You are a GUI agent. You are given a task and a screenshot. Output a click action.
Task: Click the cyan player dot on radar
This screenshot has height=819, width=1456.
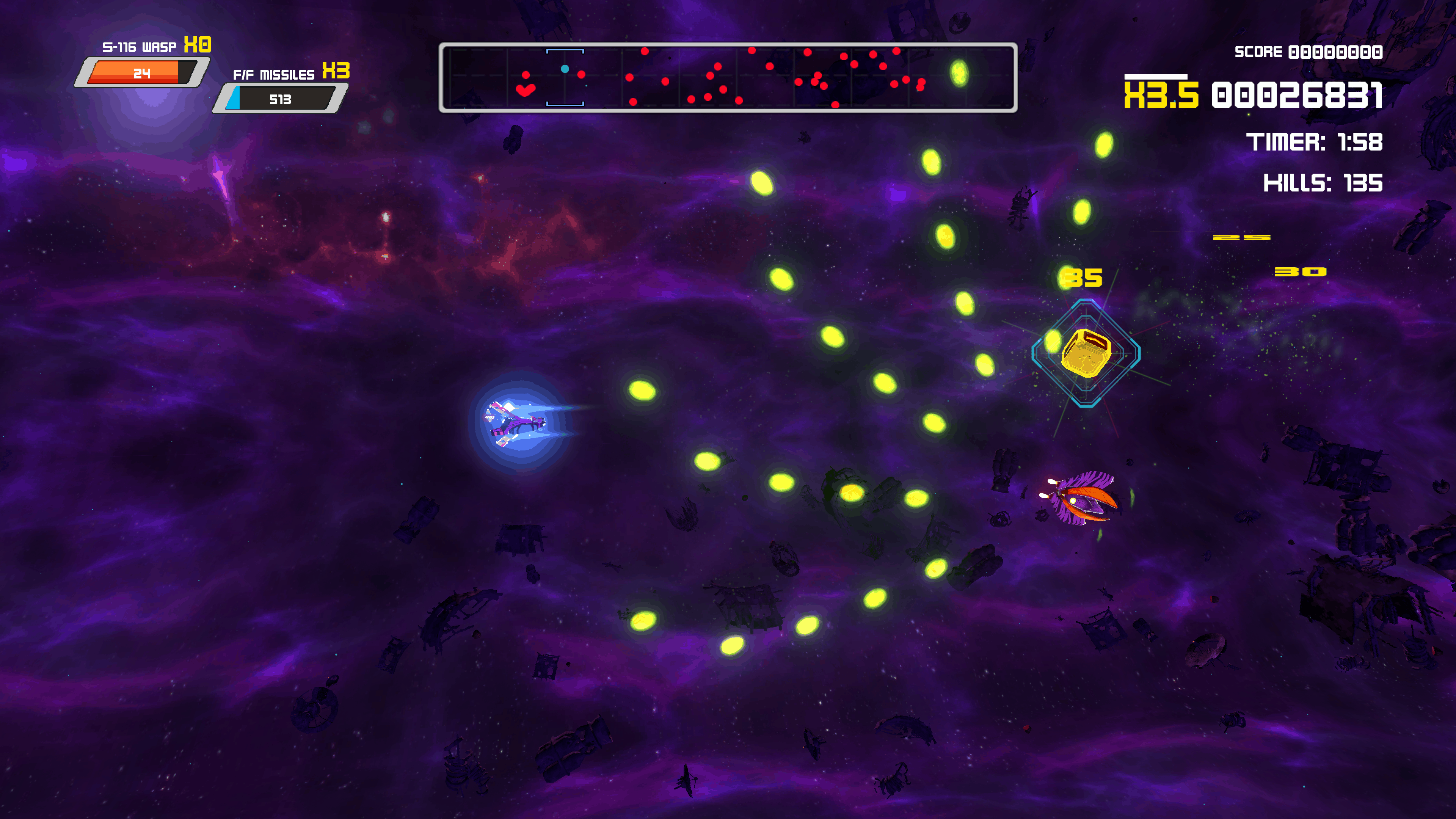tap(565, 69)
